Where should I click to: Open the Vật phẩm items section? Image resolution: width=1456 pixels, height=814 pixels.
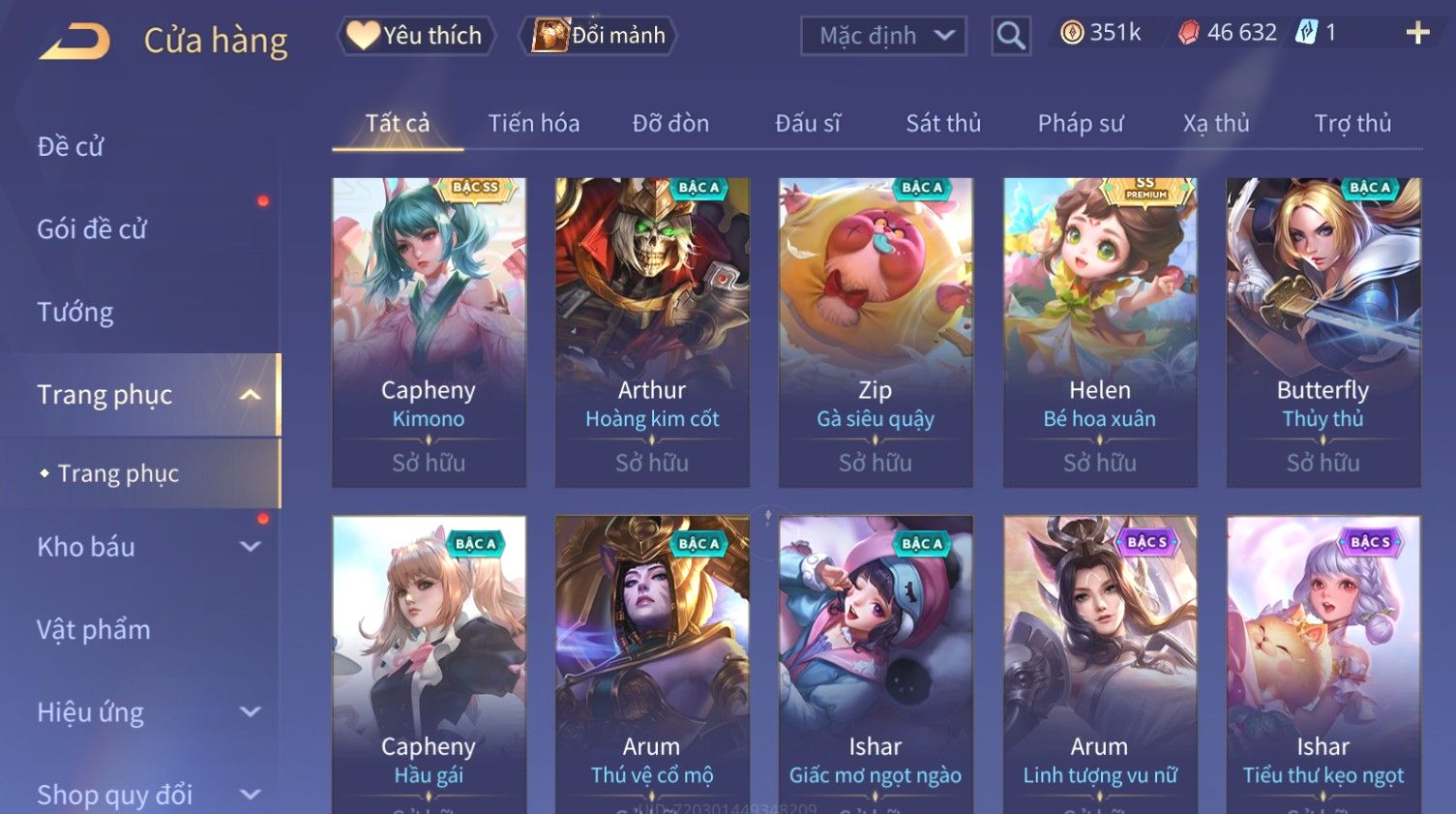point(94,629)
